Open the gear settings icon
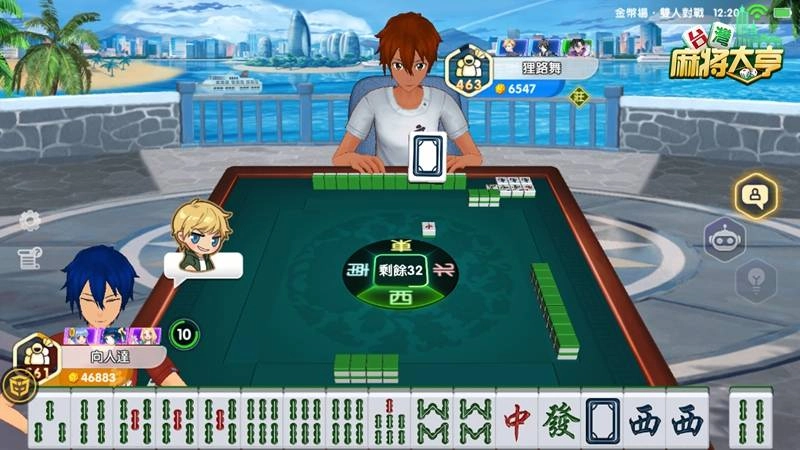The image size is (800, 450). click(x=30, y=221)
